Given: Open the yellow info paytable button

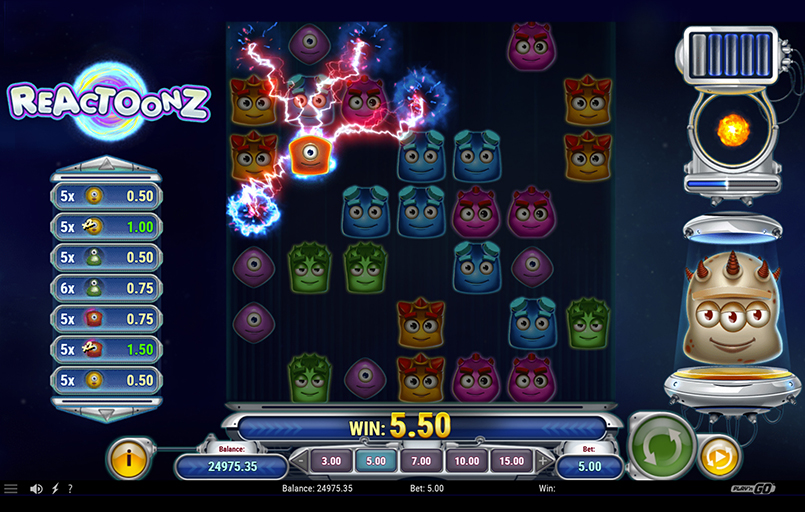Looking at the screenshot, I should point(130,458).
